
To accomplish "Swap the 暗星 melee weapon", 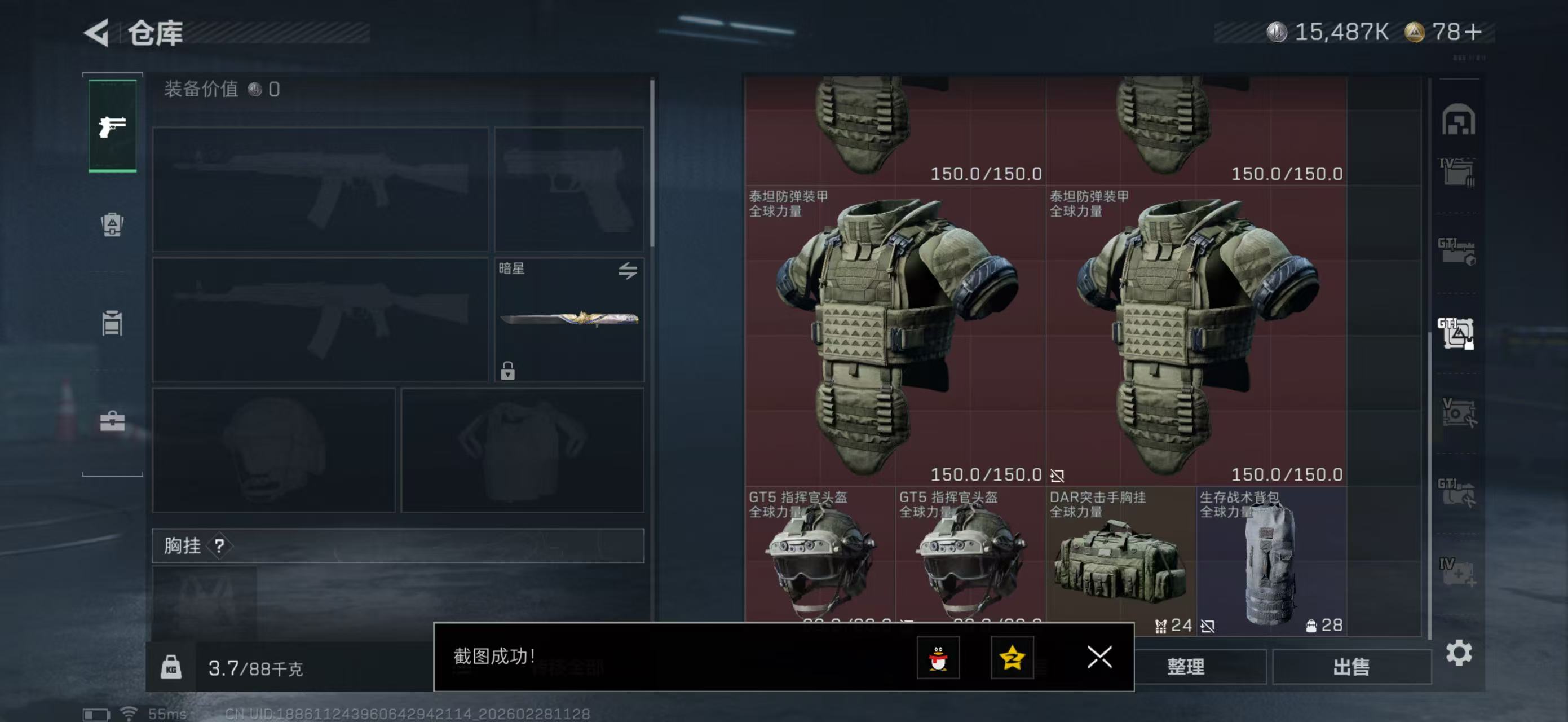I will [628, 270].
